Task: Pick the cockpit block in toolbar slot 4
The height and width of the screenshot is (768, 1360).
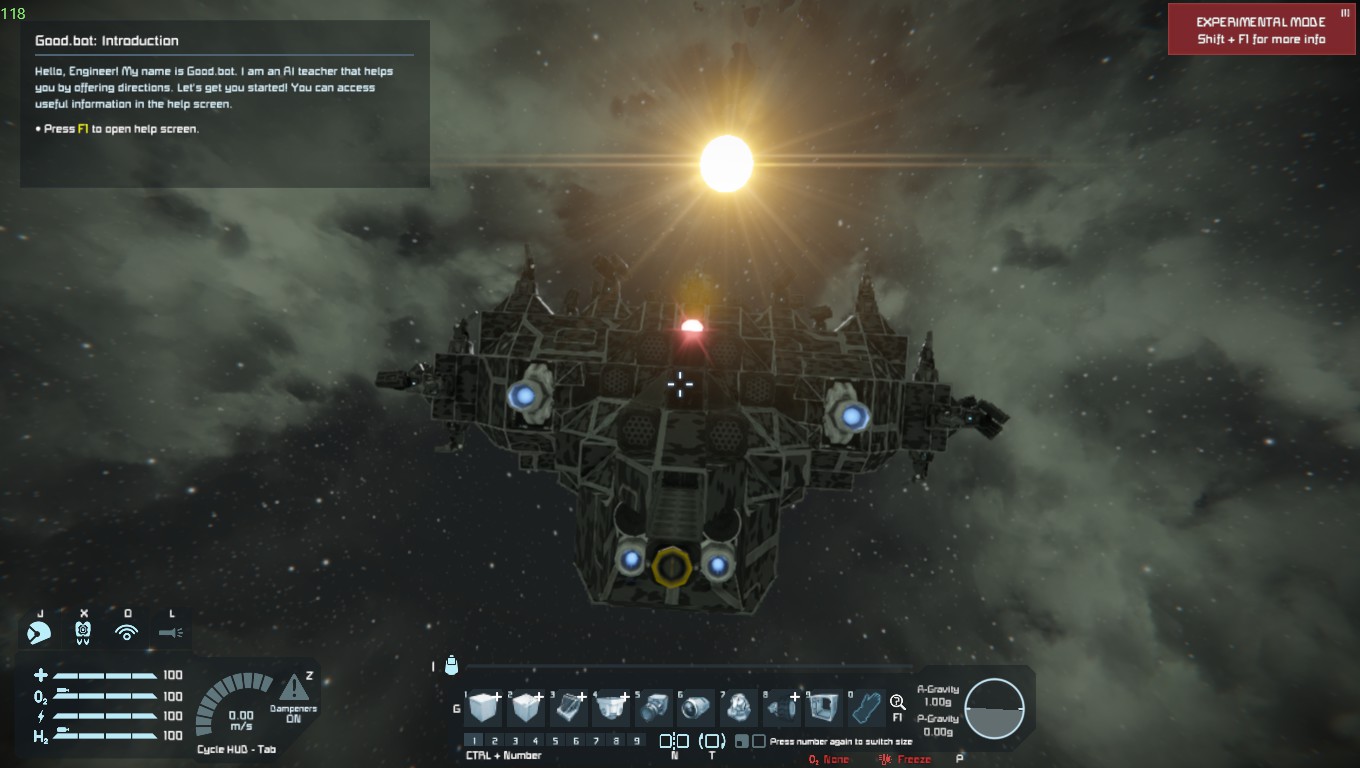Action: click(612, 708)
